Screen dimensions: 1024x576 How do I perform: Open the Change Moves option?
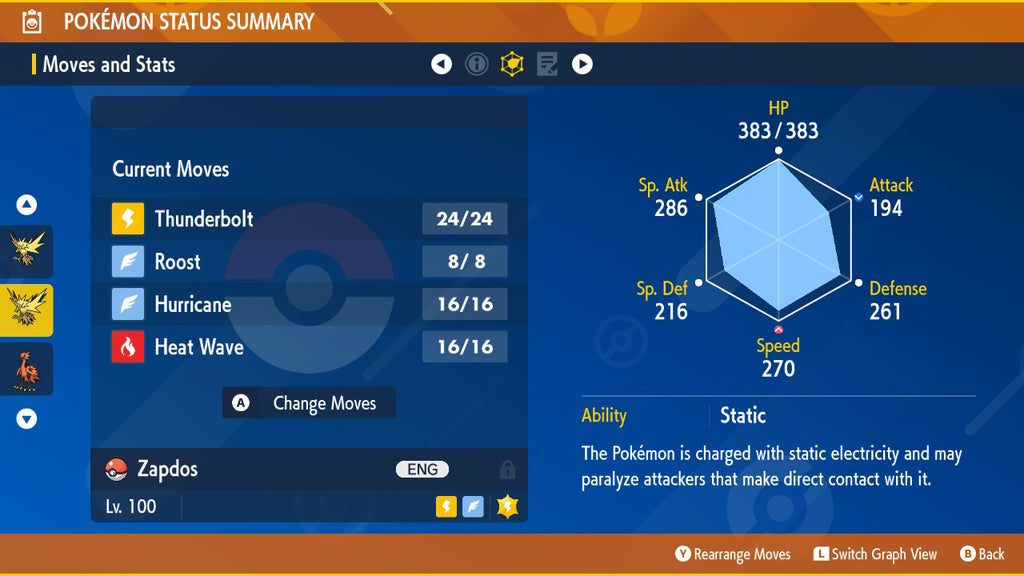click(x=309, y=403)
